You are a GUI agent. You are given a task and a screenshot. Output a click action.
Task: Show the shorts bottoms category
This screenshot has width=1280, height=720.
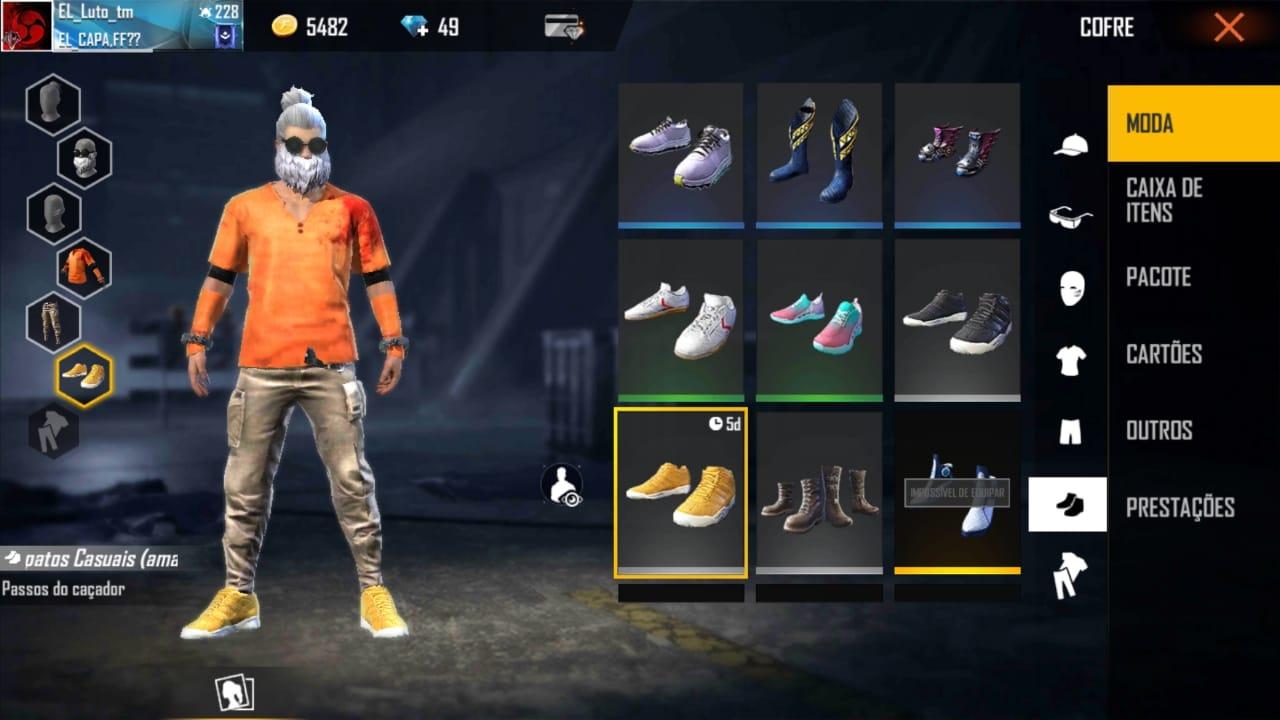tap(1070, 431)
